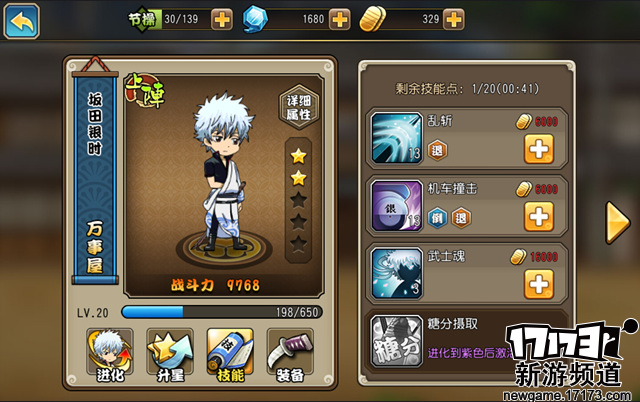640x402 pixels.
Task: Level up the 机车撞击 skill
Action: 539,216
